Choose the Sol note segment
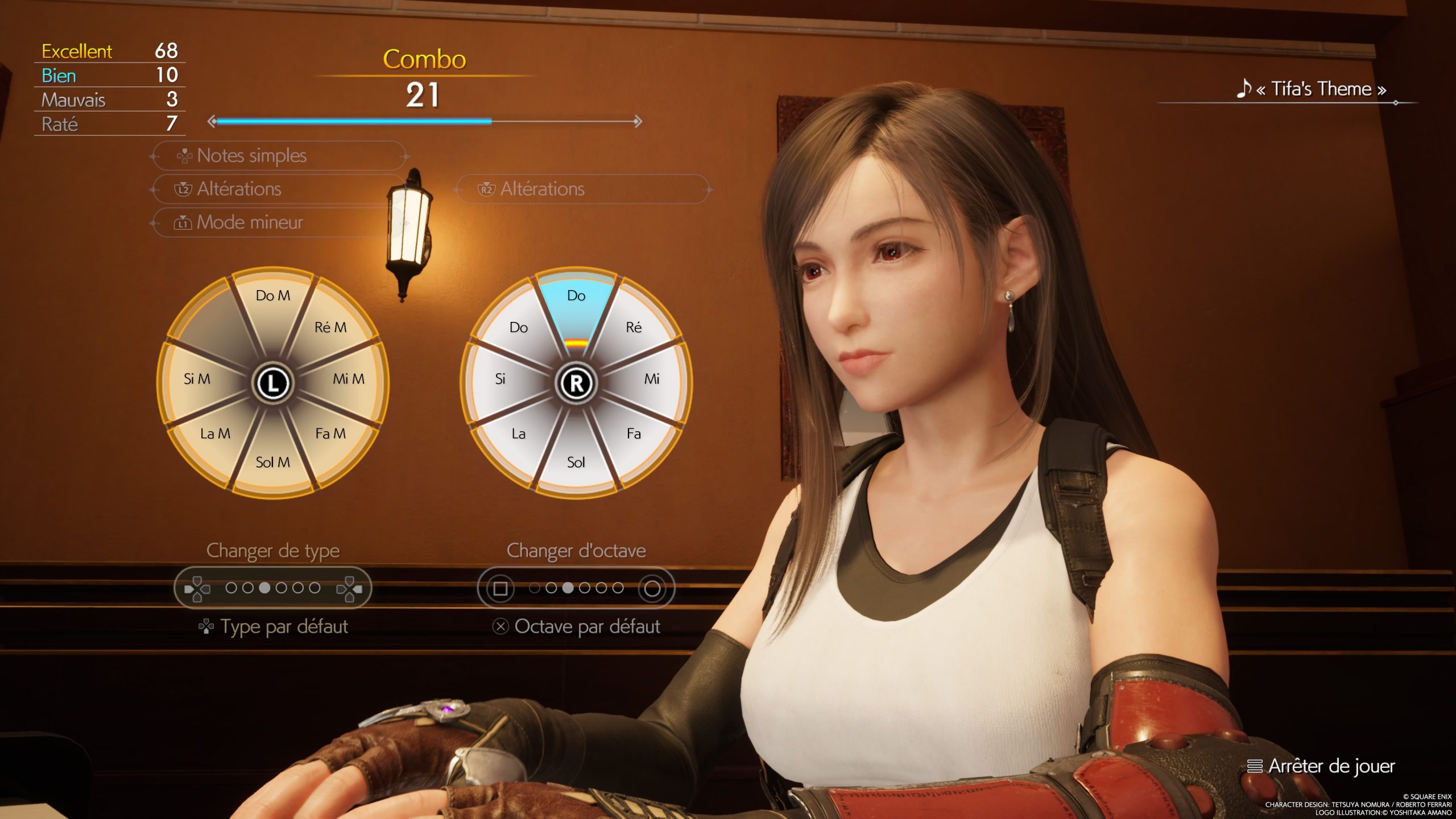 (x=576, y=462)
